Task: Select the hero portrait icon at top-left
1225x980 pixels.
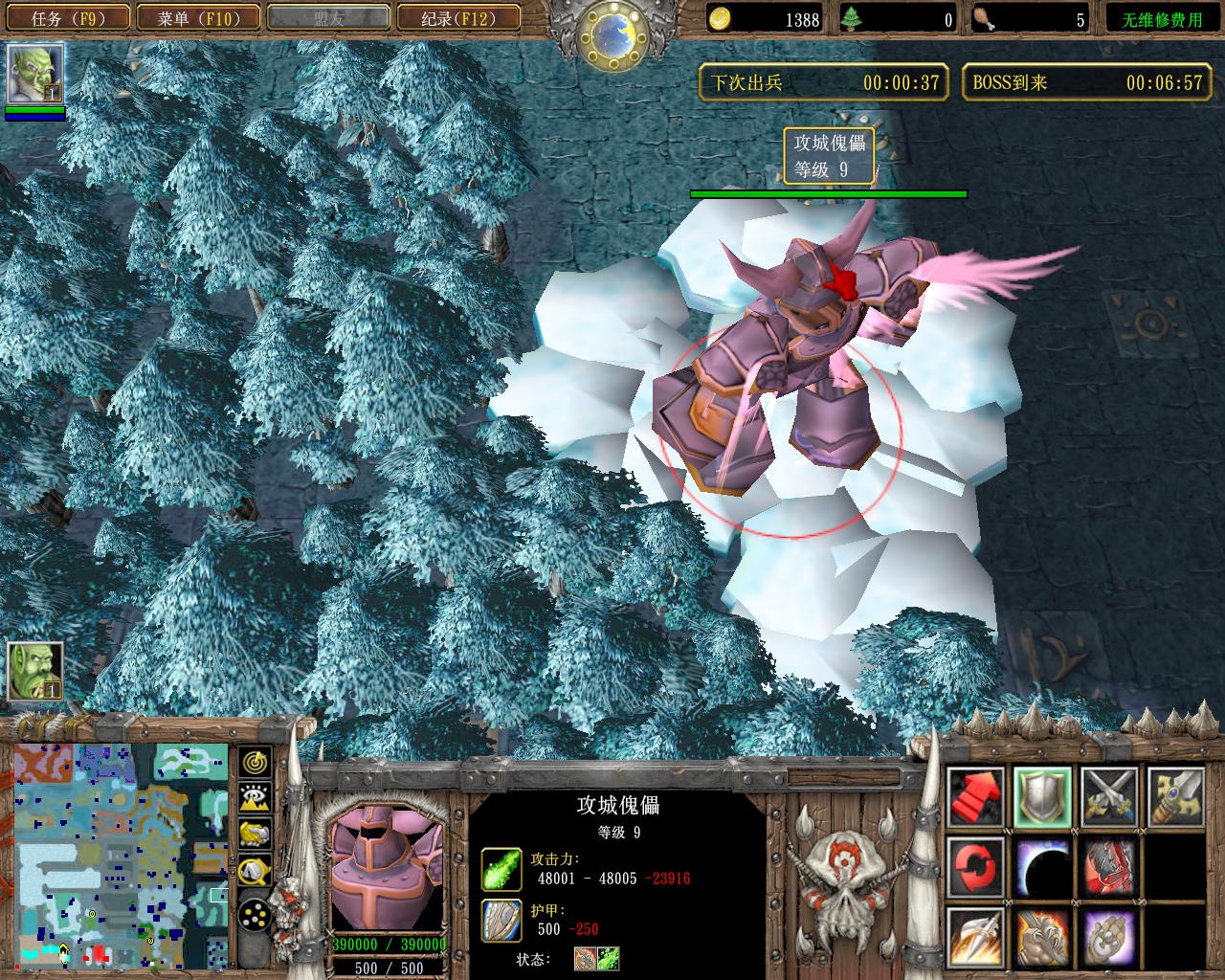Action: [x=34, y=75]
